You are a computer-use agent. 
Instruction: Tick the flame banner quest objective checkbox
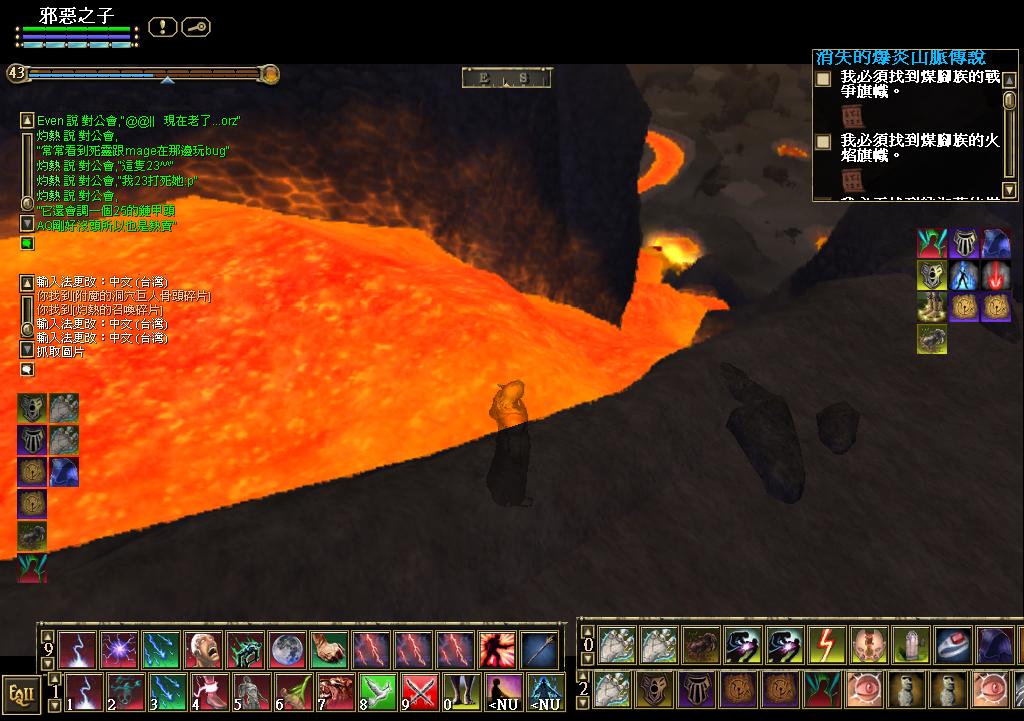tap(823, 142)
